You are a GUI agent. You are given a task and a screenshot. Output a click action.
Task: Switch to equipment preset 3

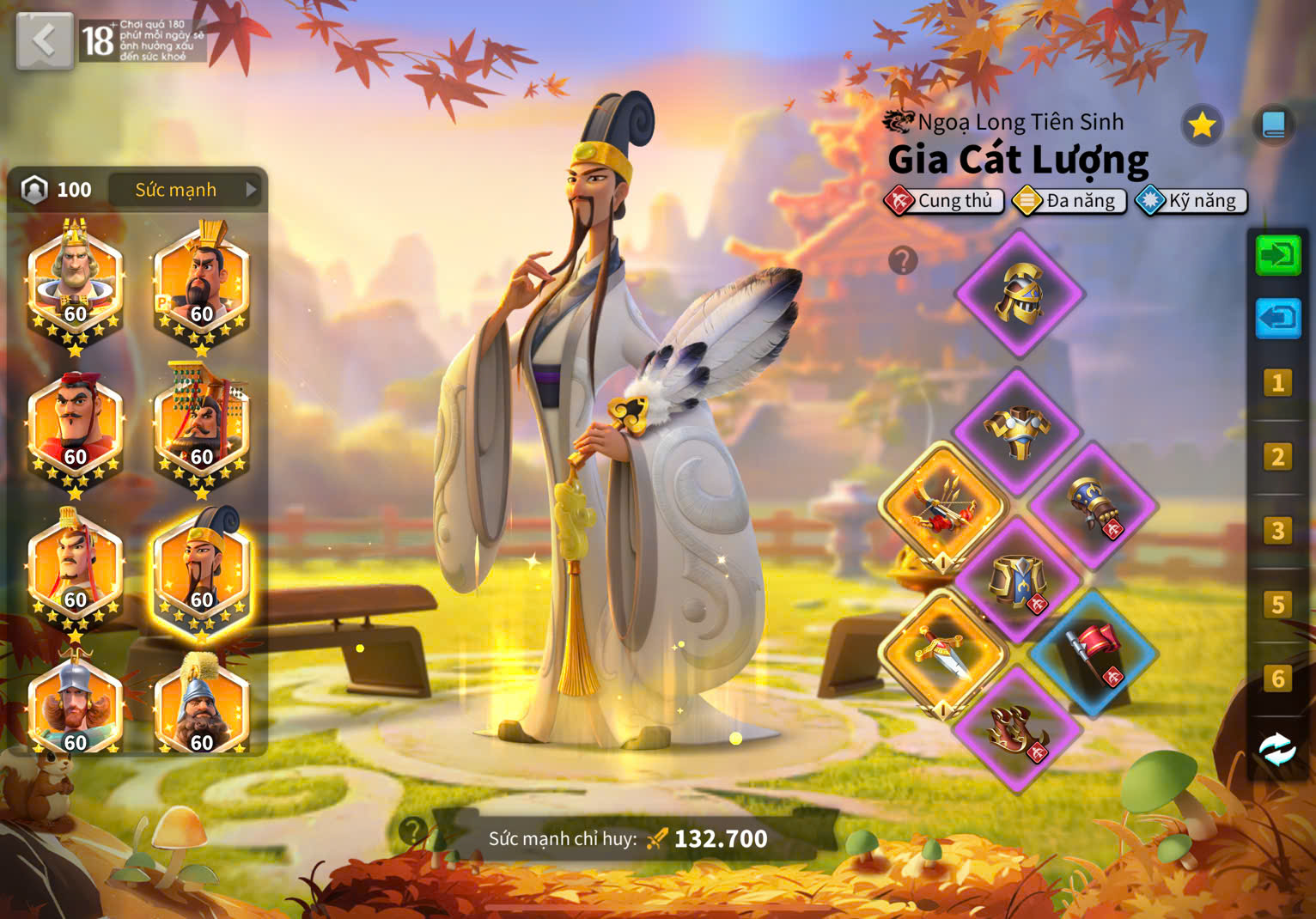1277,531
